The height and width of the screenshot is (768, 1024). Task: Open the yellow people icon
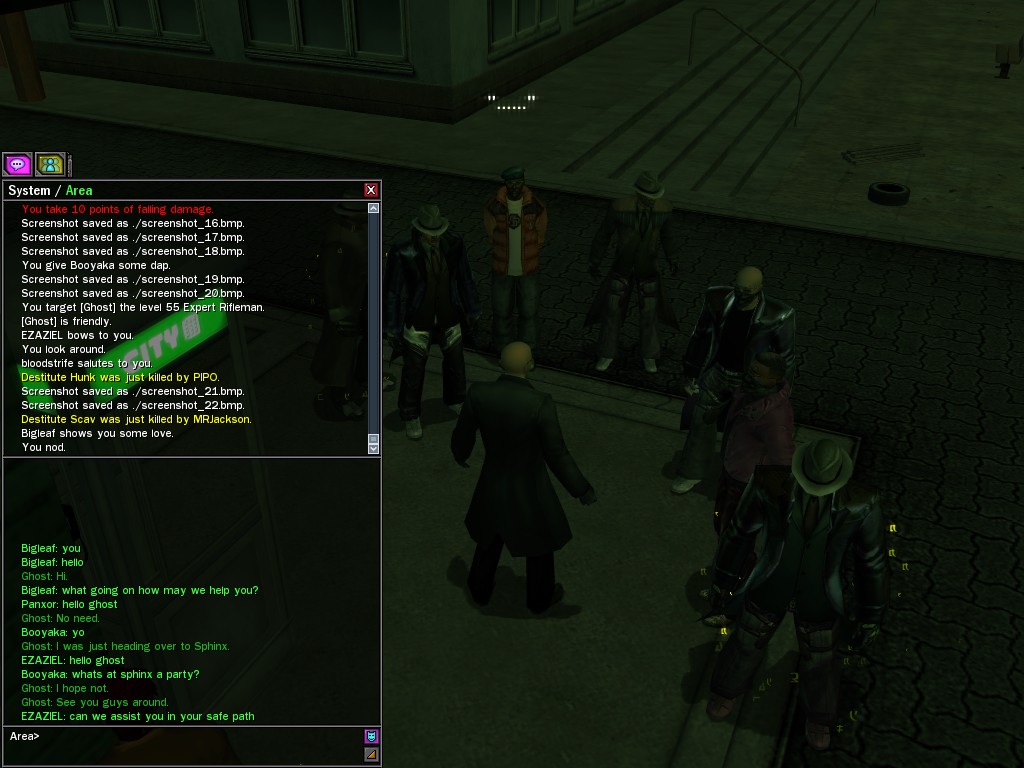(49, 164)
